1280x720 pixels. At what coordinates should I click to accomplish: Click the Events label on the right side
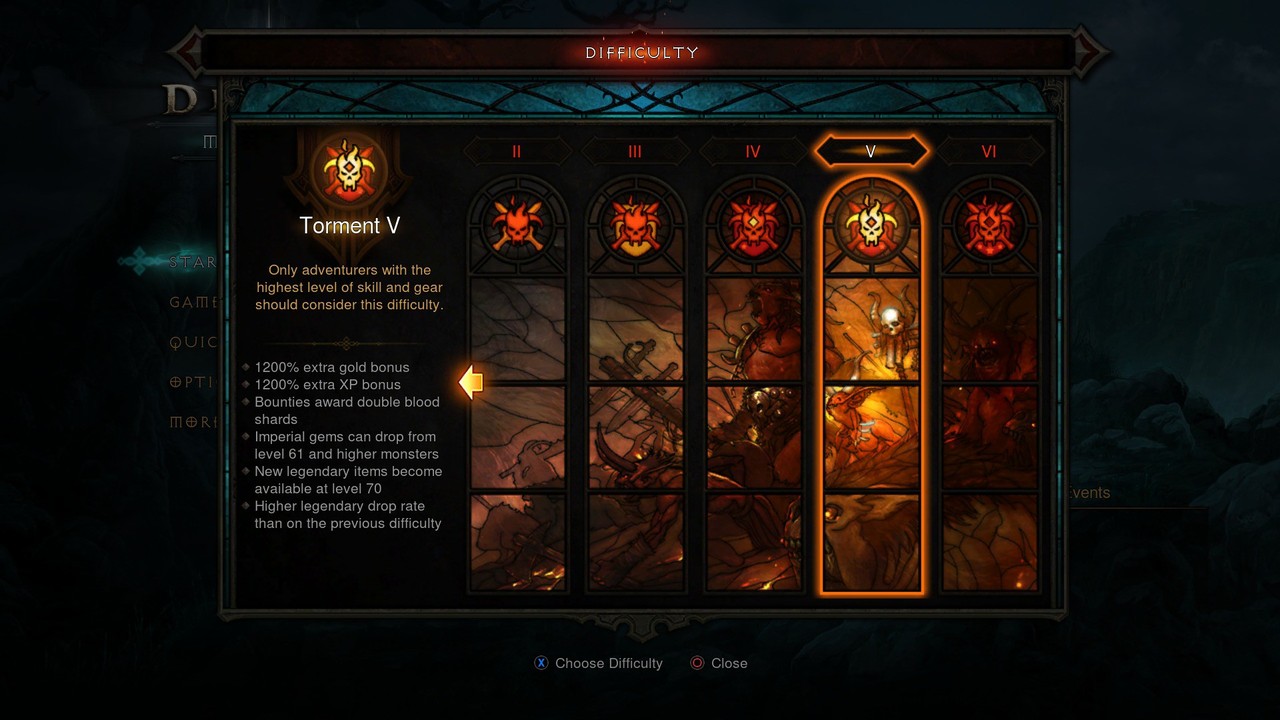pyautogui.click(x=1092, y=493)
